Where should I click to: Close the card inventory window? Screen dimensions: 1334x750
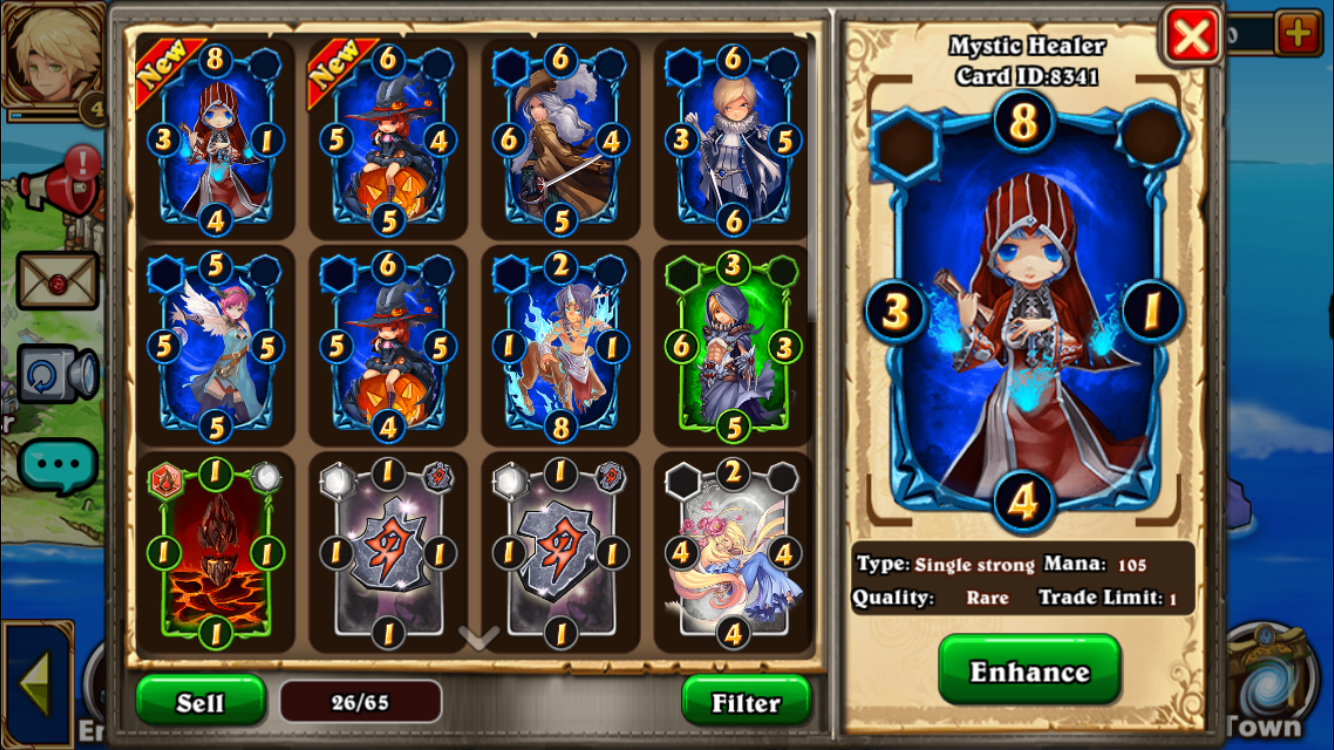click(x=1192, y=36)
